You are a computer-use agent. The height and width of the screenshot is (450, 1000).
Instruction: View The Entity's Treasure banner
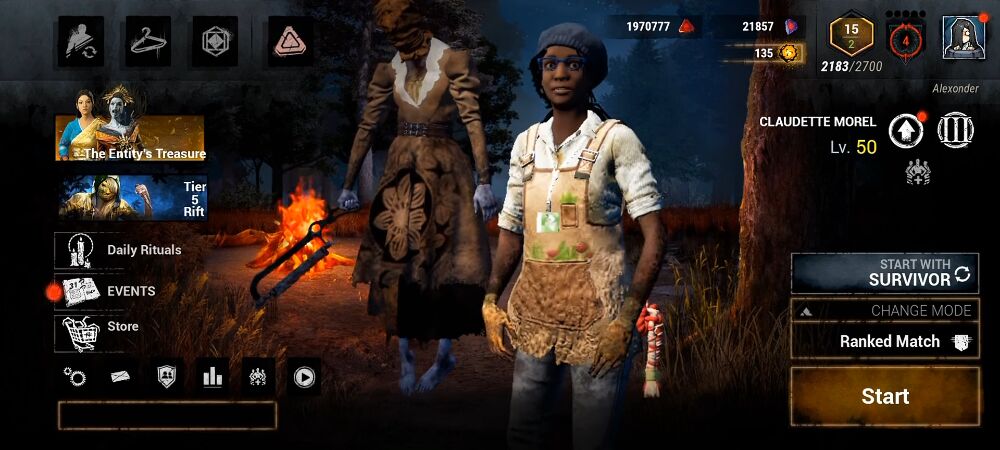(131, 125)
